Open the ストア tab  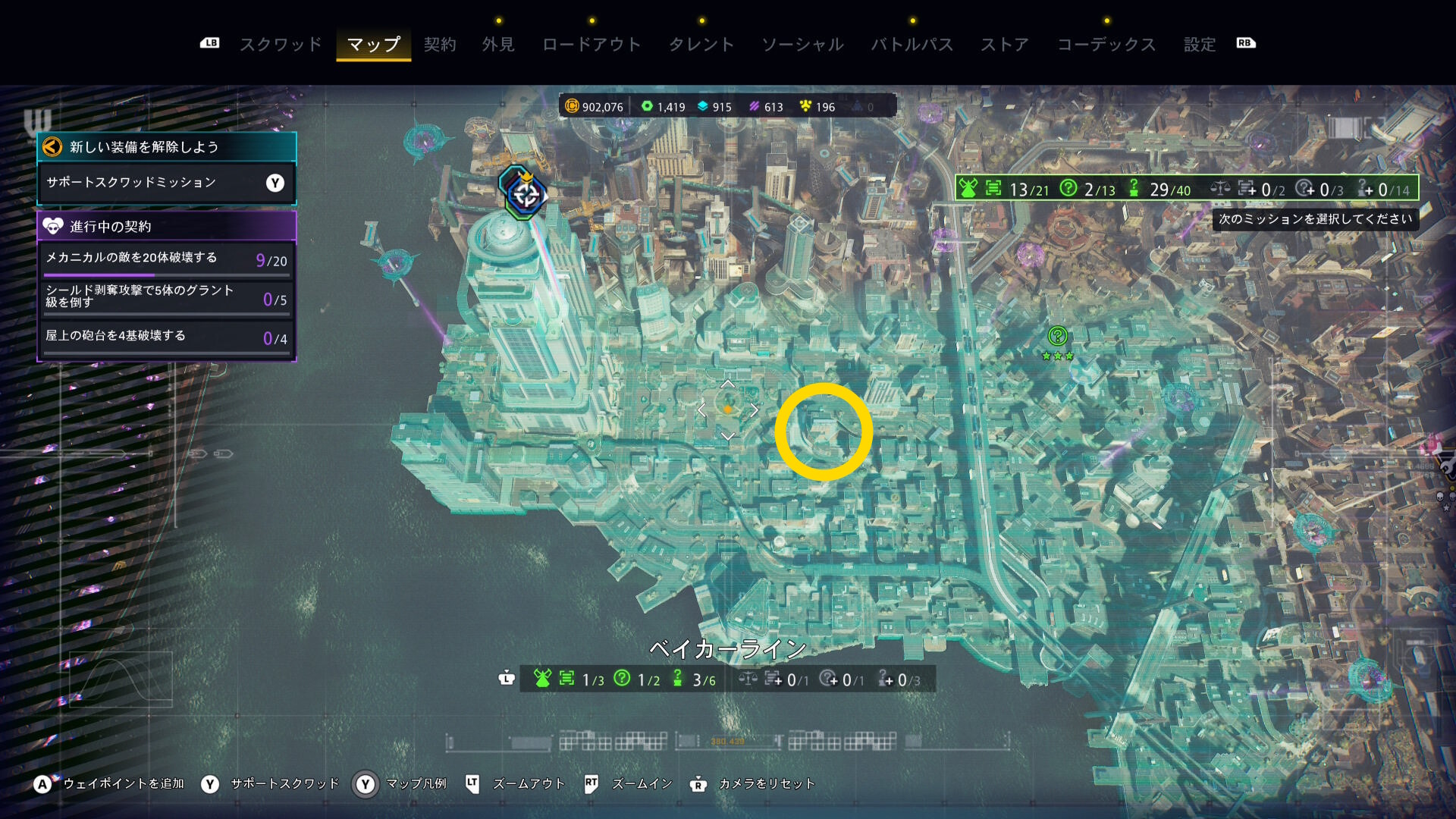coord(1005,45)
